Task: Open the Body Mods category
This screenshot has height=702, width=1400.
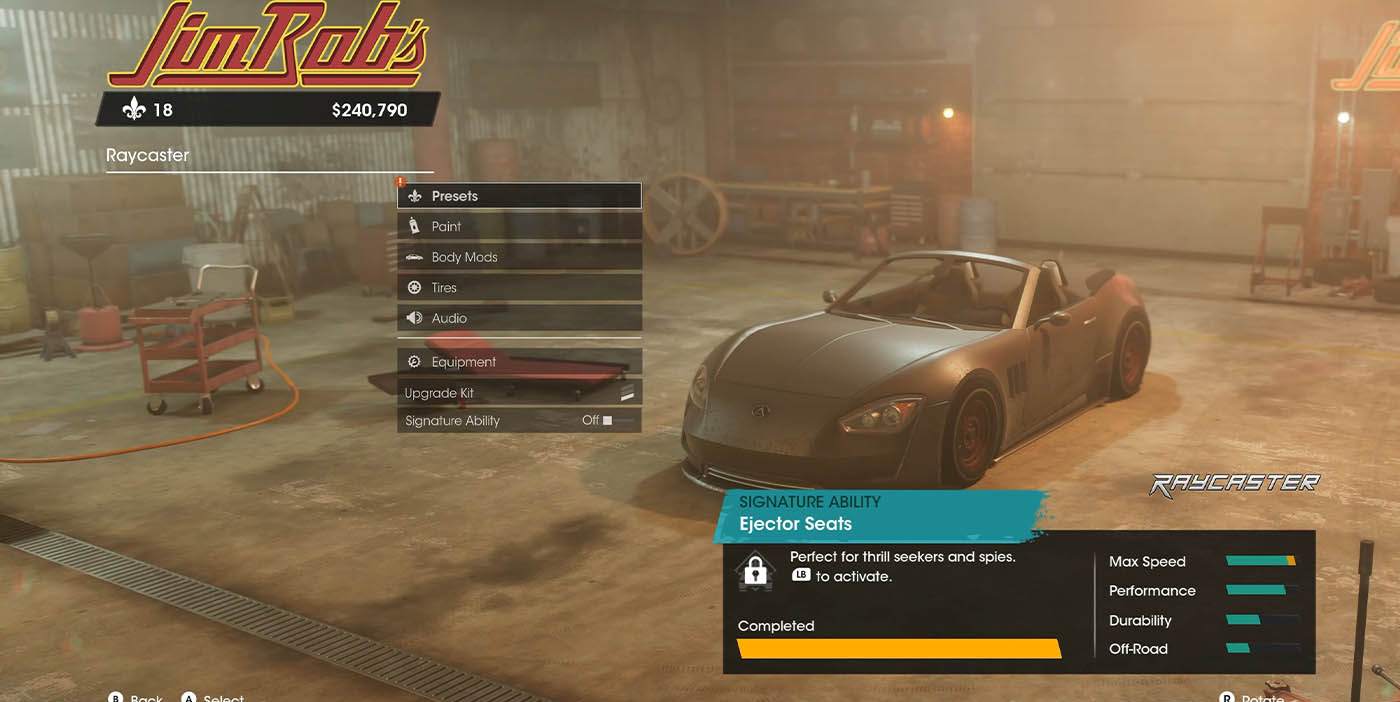Action: 519,257
